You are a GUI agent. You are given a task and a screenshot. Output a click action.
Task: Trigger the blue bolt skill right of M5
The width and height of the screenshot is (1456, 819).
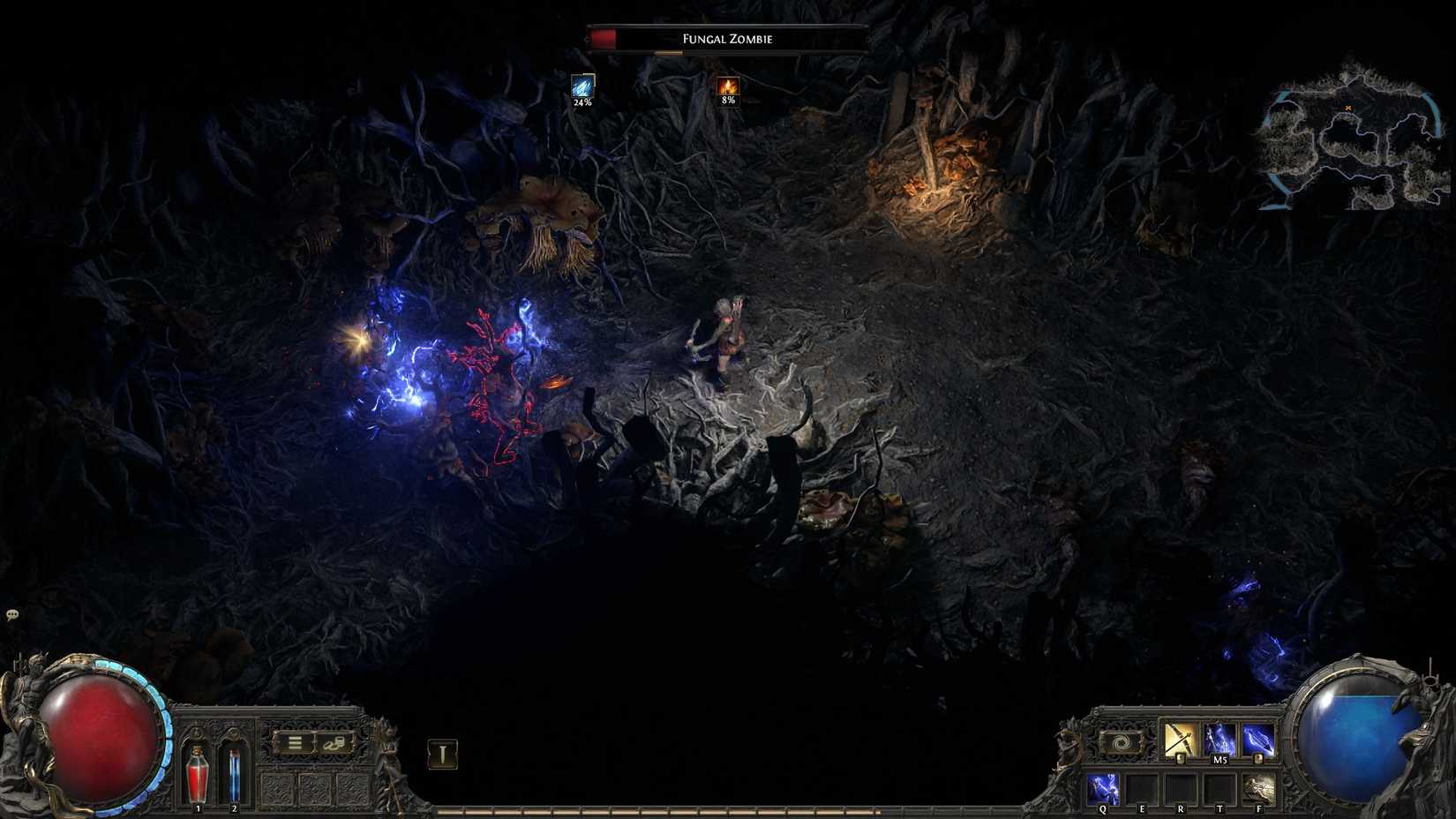[1257, 740]
